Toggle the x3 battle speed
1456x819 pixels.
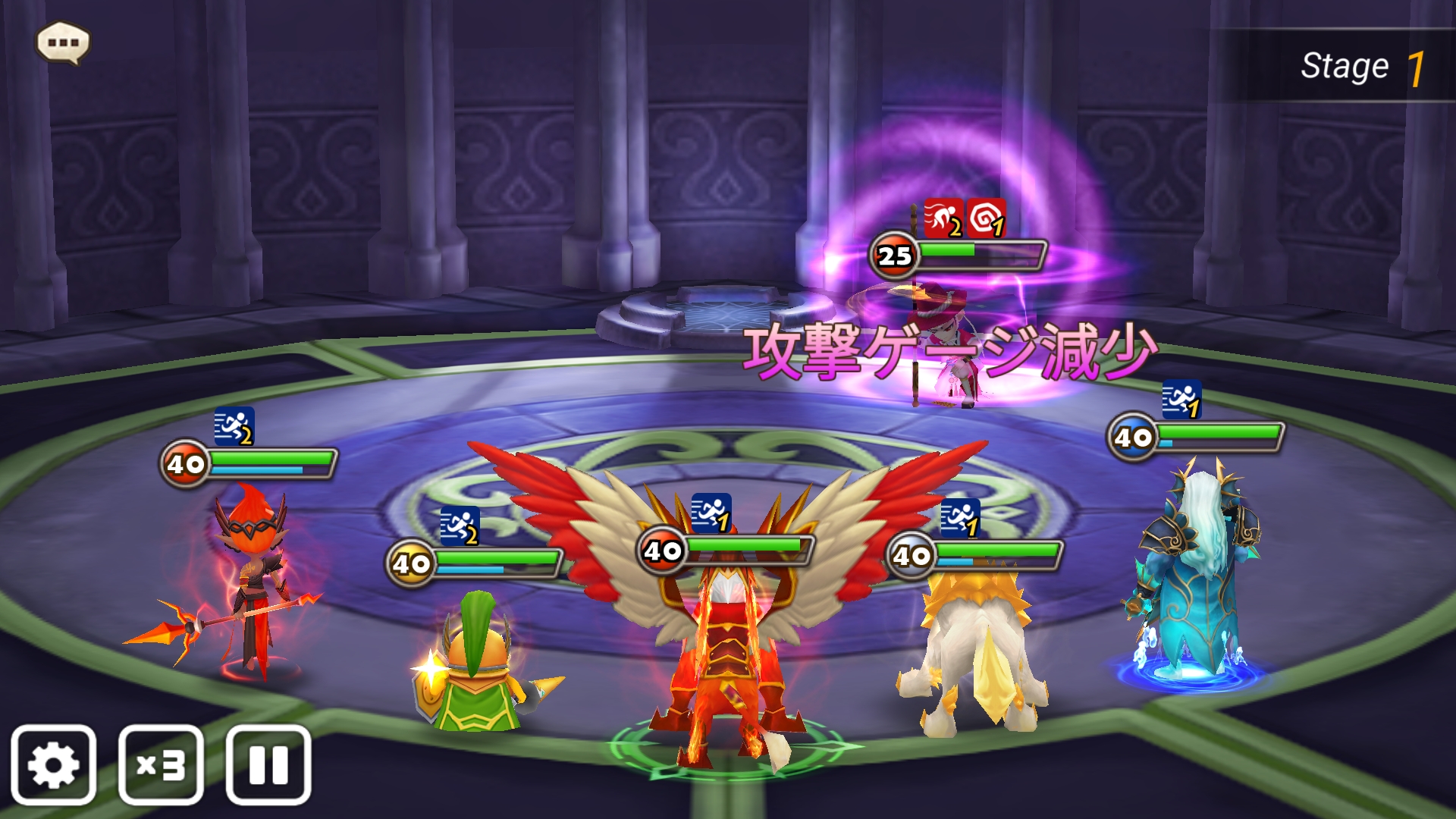click(x=161, y=764)
